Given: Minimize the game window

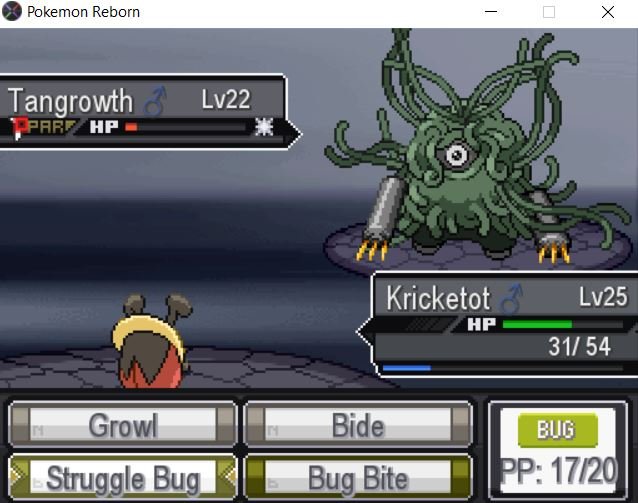Looking at the screenshot, I should click(x=491, y=13).
